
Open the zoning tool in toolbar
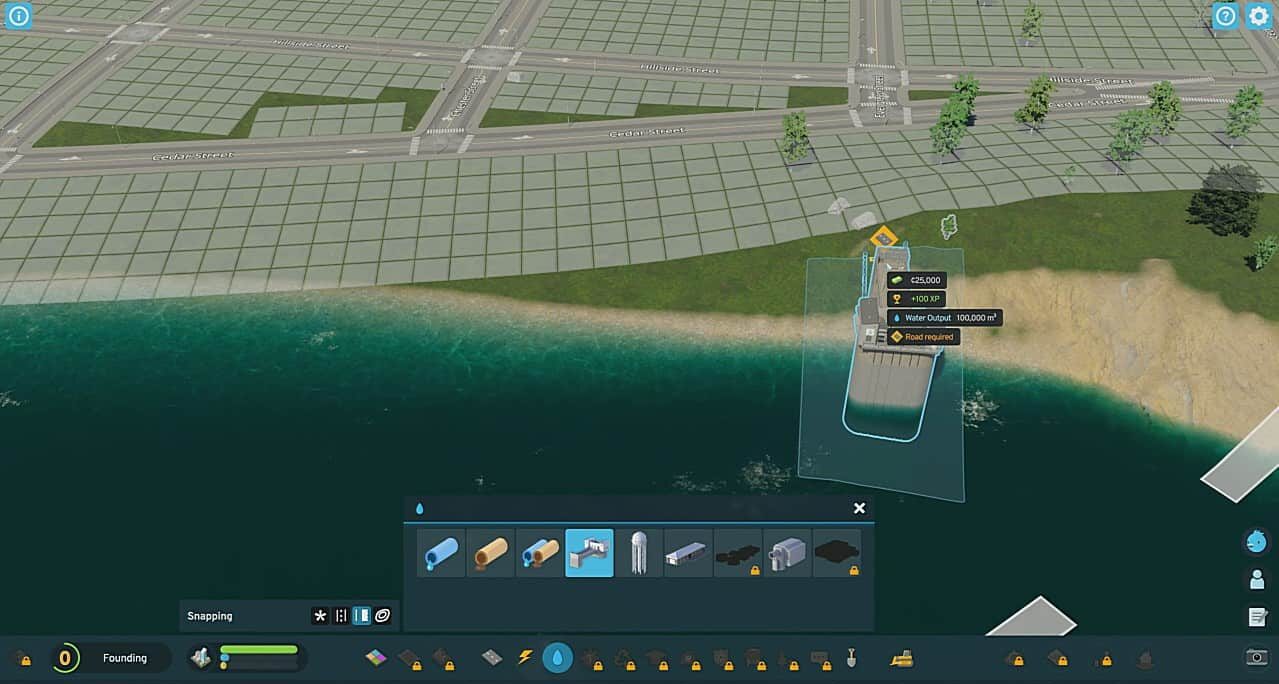point(376,657)
